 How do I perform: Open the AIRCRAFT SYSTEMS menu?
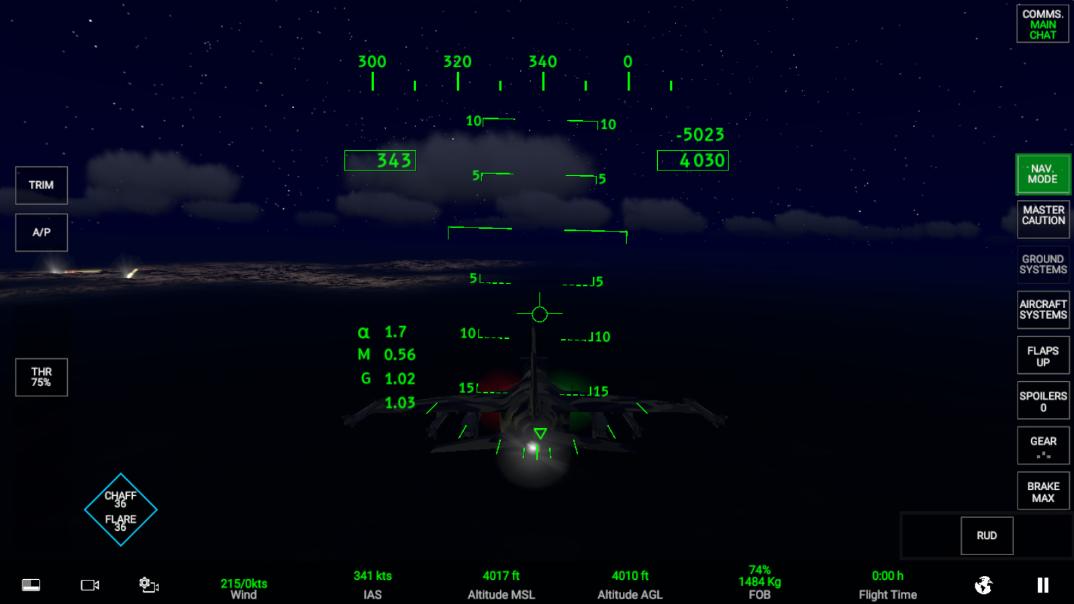(1042, 309)
